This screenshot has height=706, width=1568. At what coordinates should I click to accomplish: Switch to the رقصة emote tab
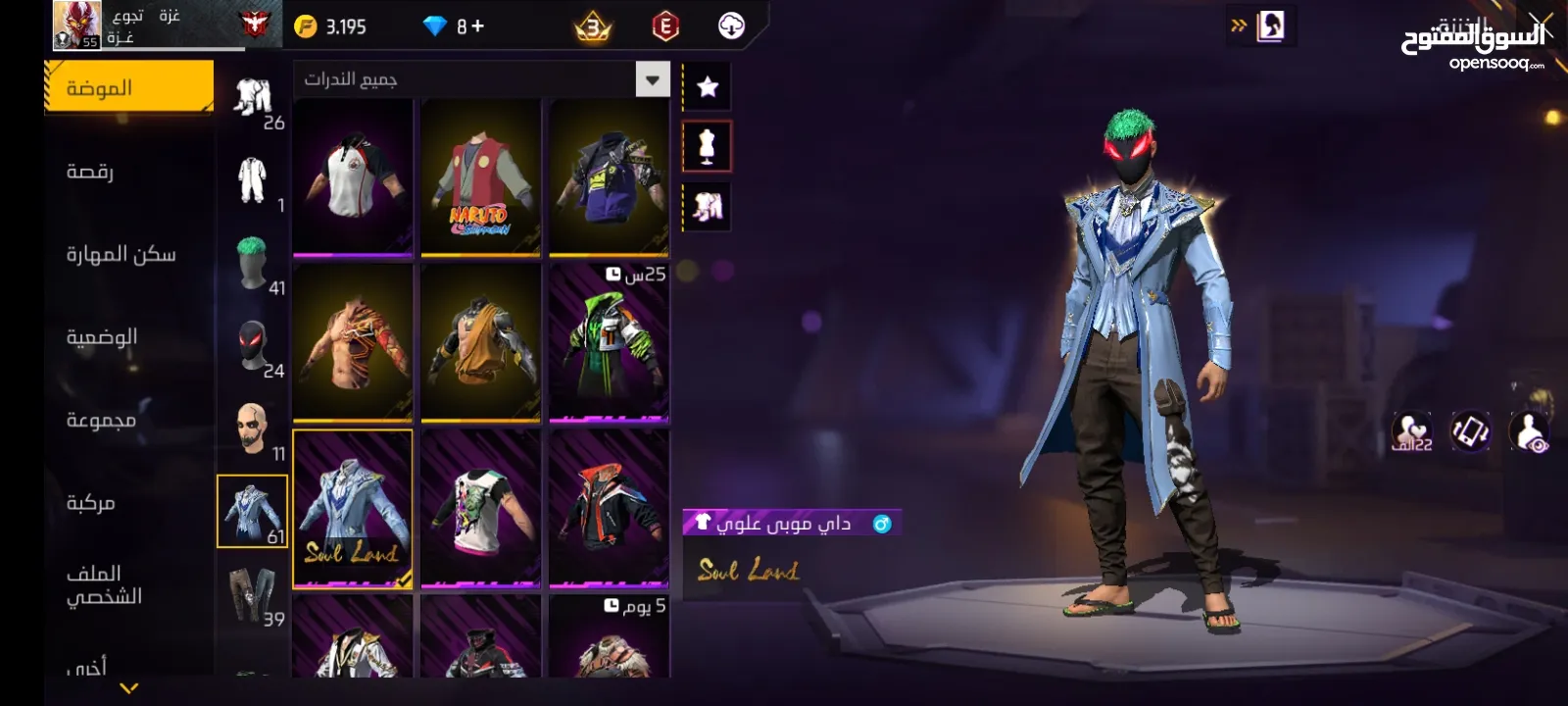click(90, 172)
